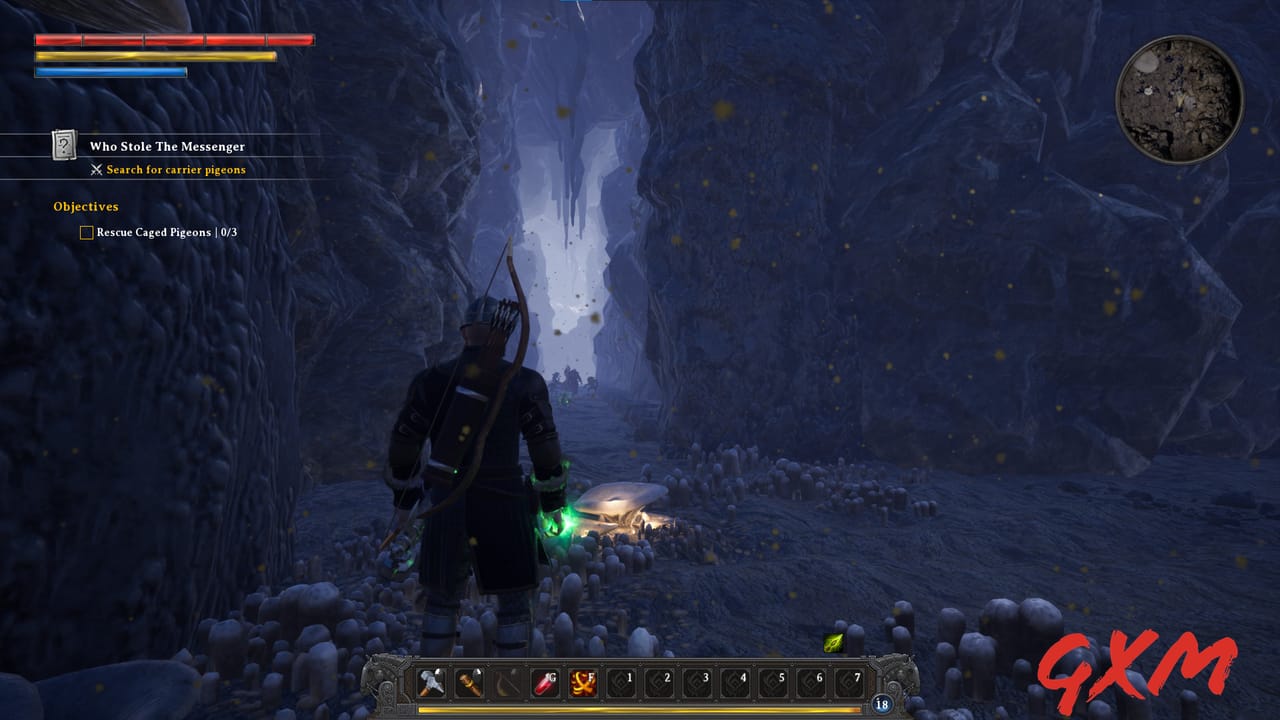Image resolution: width=1280 pixels, height=720 pixels.
Task: Inspect the green herb buff icon above the hotbar
Action: pos(833,641)
